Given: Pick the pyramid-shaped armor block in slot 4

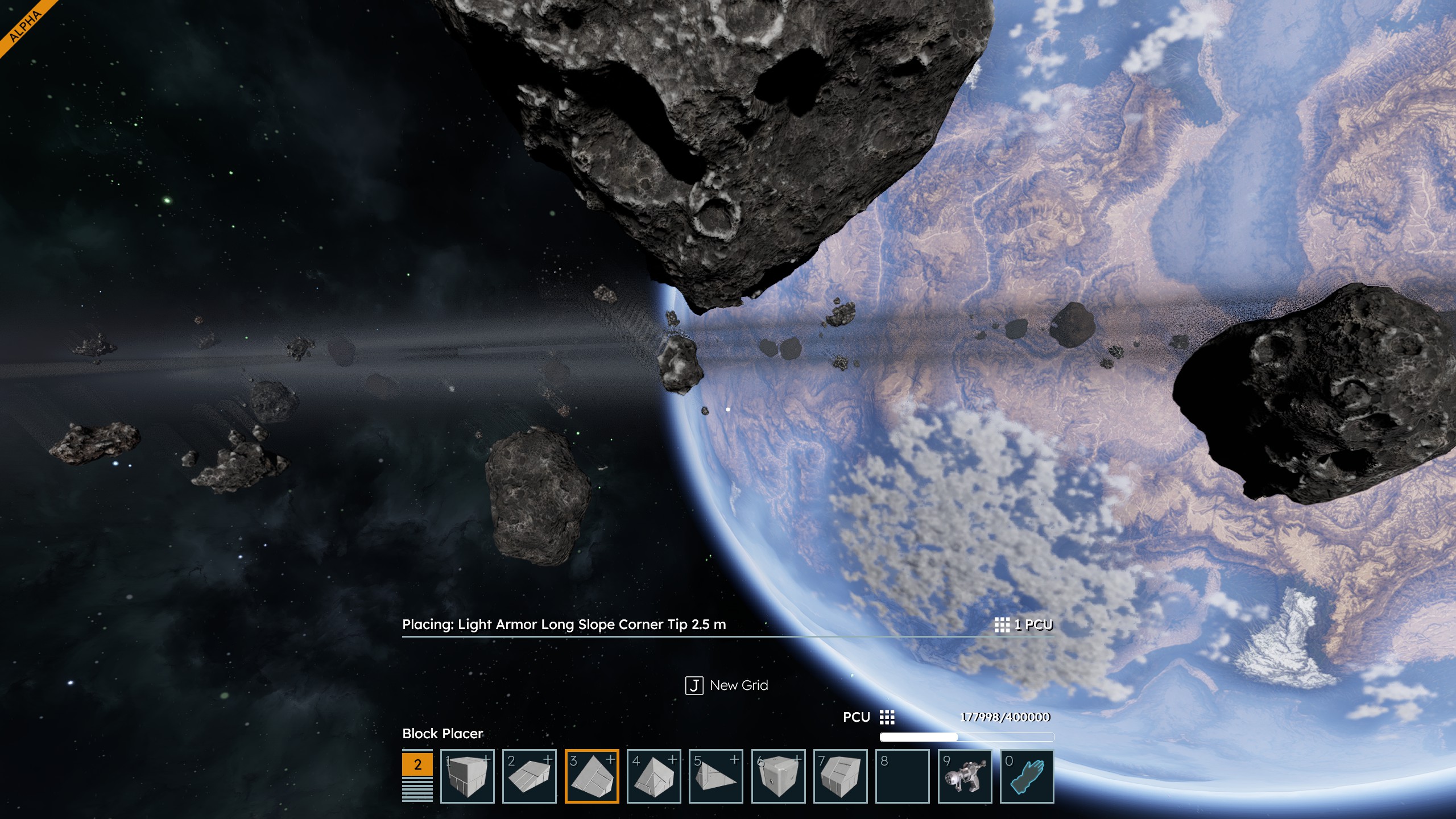Looking at the screenshot, I should coord(653,776).
